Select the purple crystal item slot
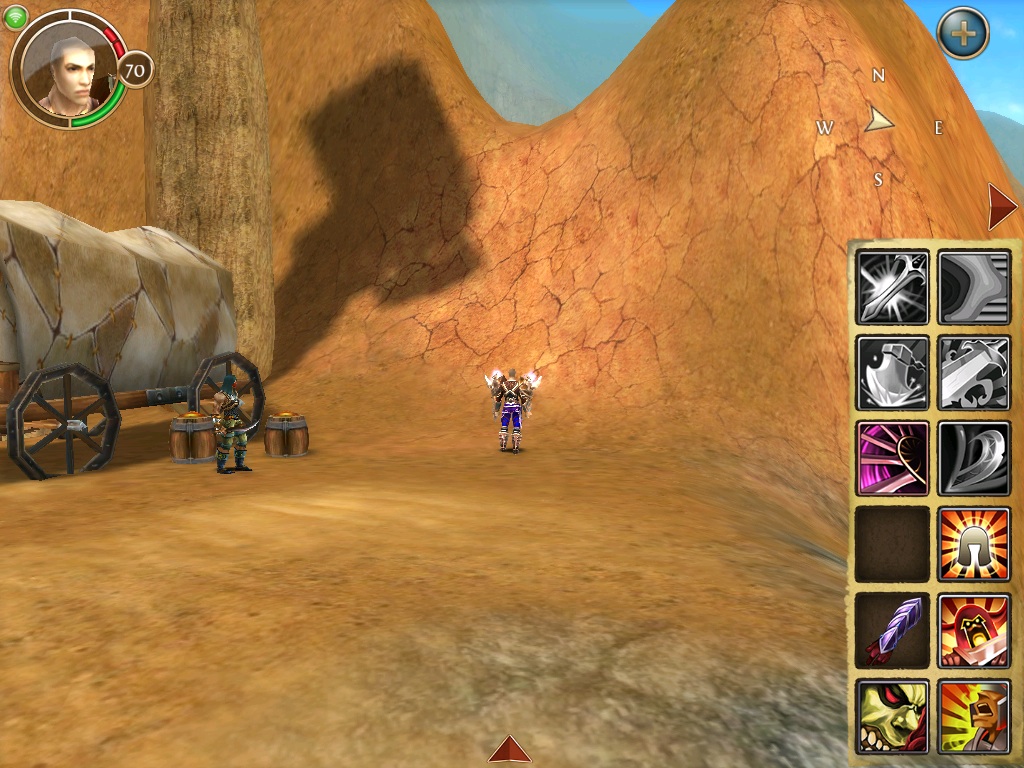This screenshot has width=1024, height=768. [x=893, y=630]
